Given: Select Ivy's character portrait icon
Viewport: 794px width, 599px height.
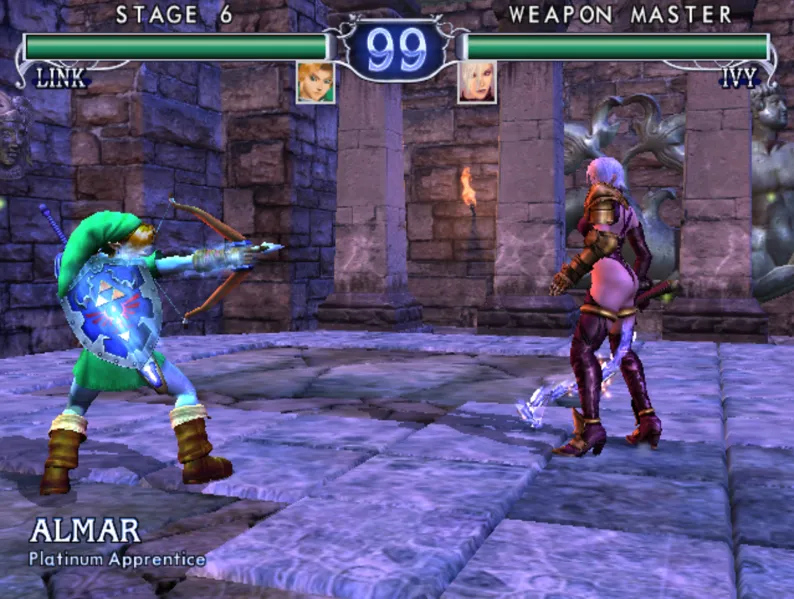Looking at the screenshot, I should [x=477, y=82].
